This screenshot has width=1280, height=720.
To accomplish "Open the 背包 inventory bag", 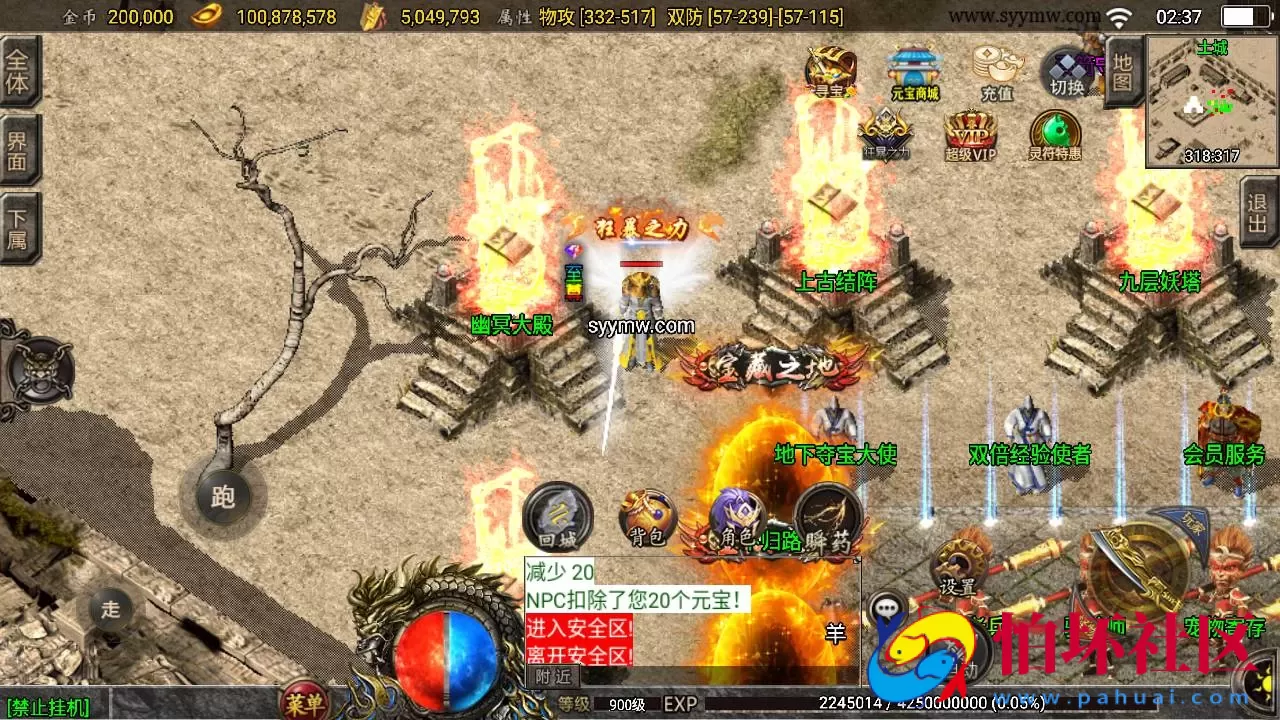I will pos(646,518).
